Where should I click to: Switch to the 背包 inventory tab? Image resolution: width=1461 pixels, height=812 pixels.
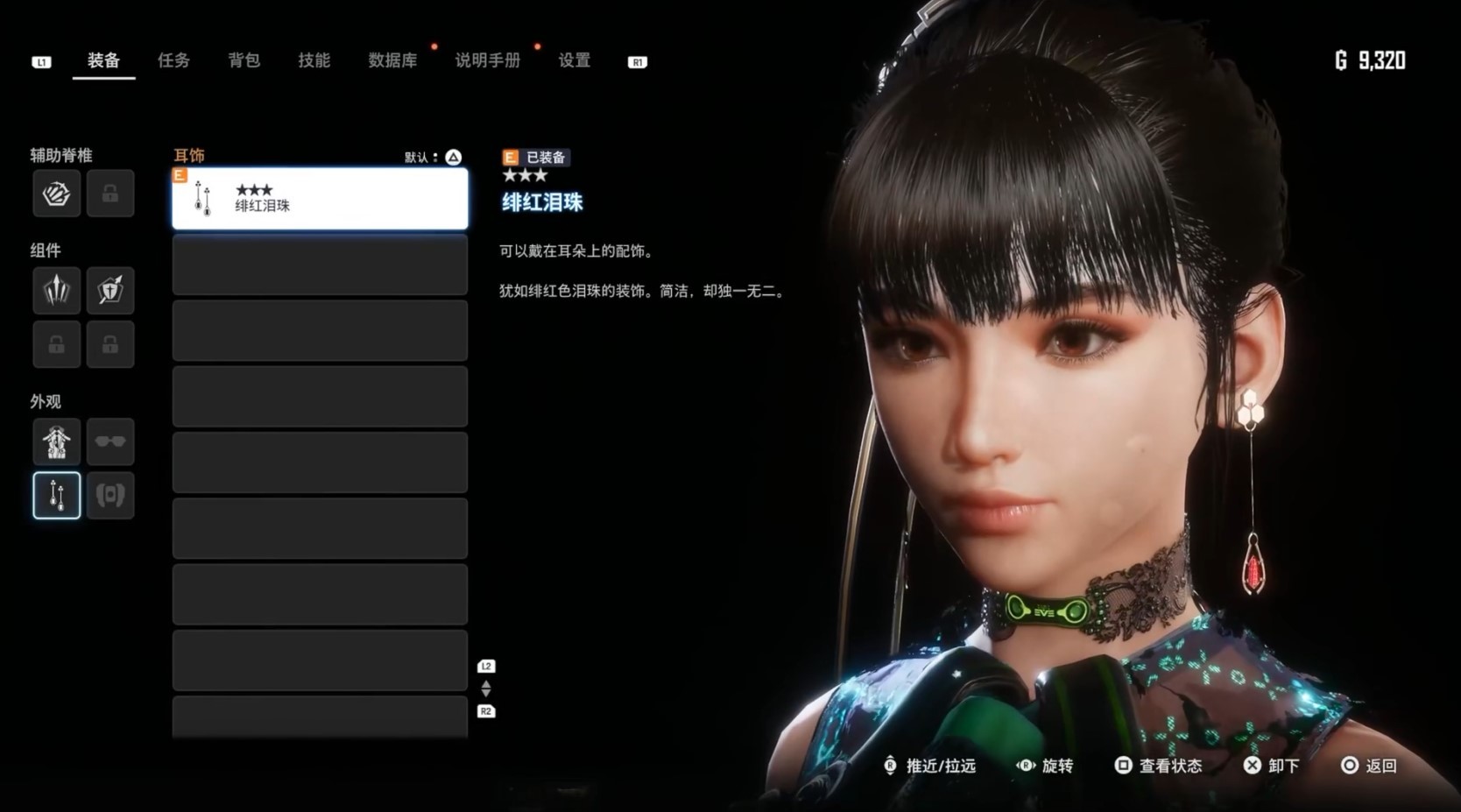click(x=243, y=60)
